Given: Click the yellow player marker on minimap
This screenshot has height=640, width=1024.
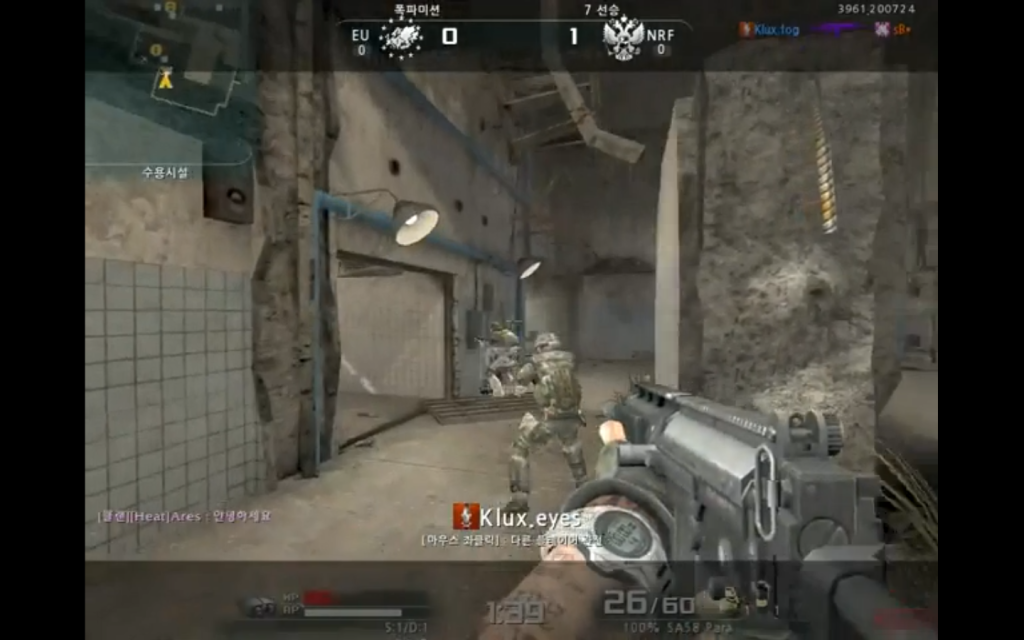Looking at the screenshot, I should point(166,81).
